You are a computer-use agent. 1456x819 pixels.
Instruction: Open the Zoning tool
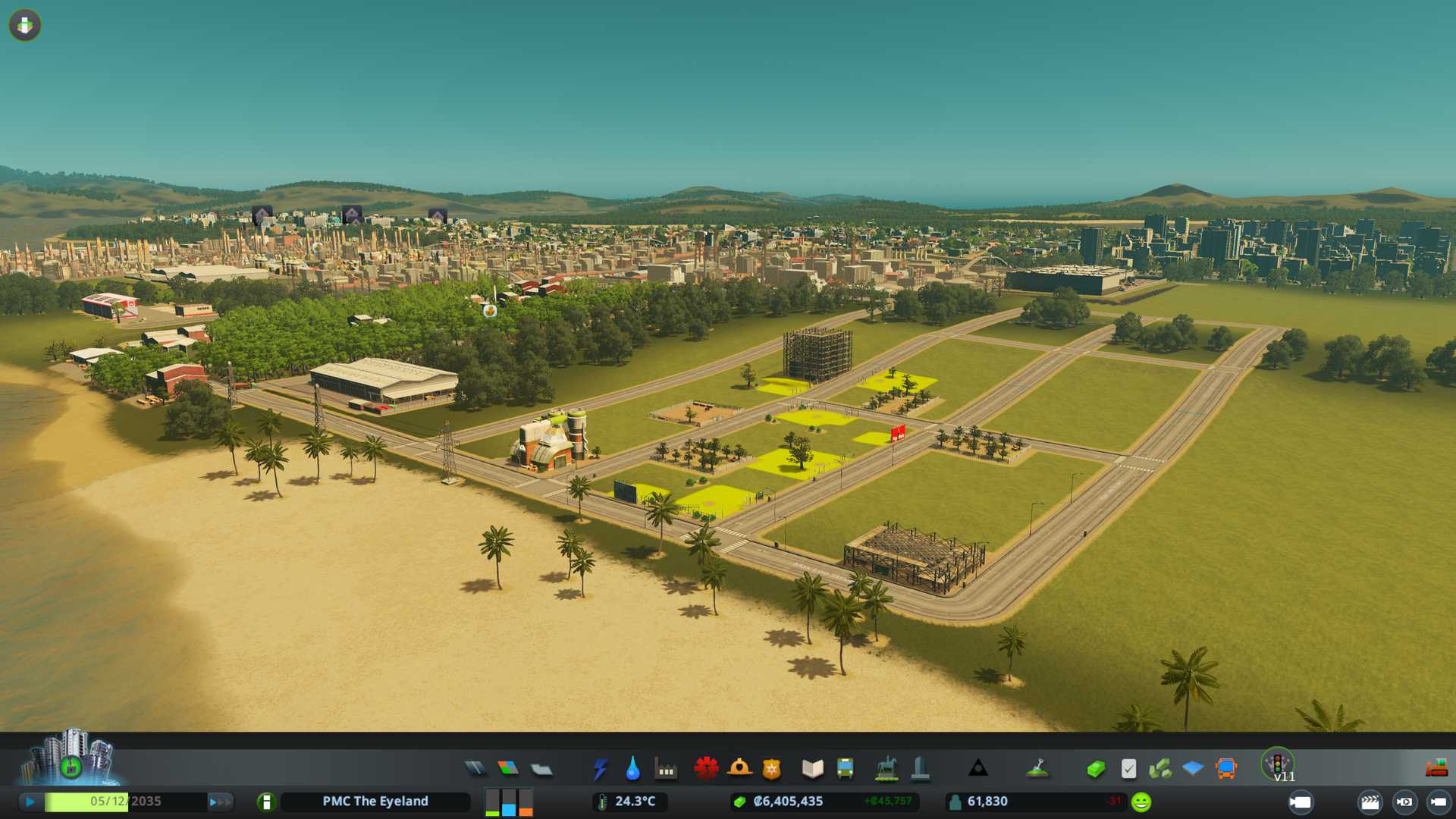click(x=508, y=769)
